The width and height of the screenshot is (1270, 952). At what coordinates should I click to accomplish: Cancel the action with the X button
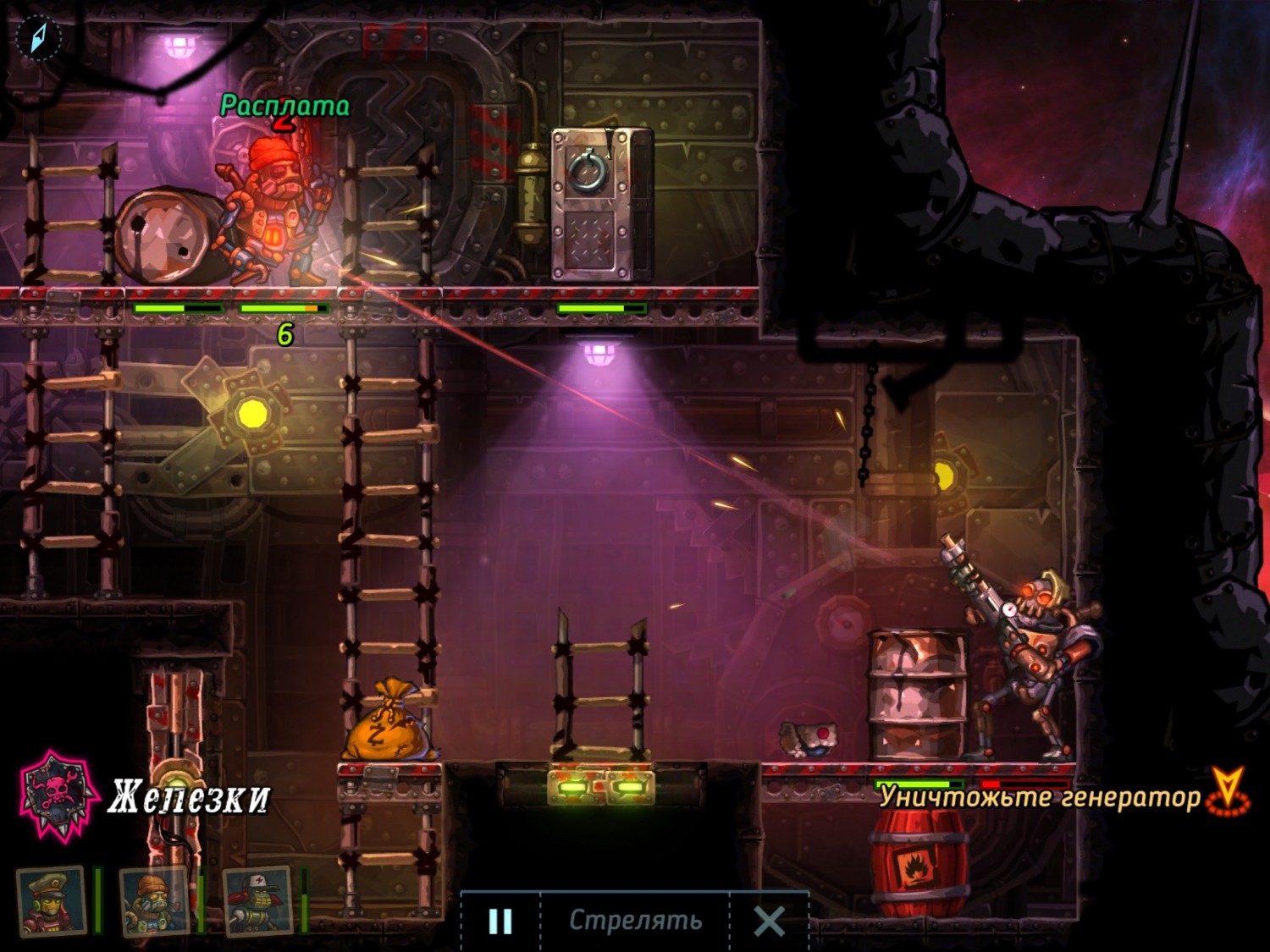pyautogui.click(x=769, y=921)
